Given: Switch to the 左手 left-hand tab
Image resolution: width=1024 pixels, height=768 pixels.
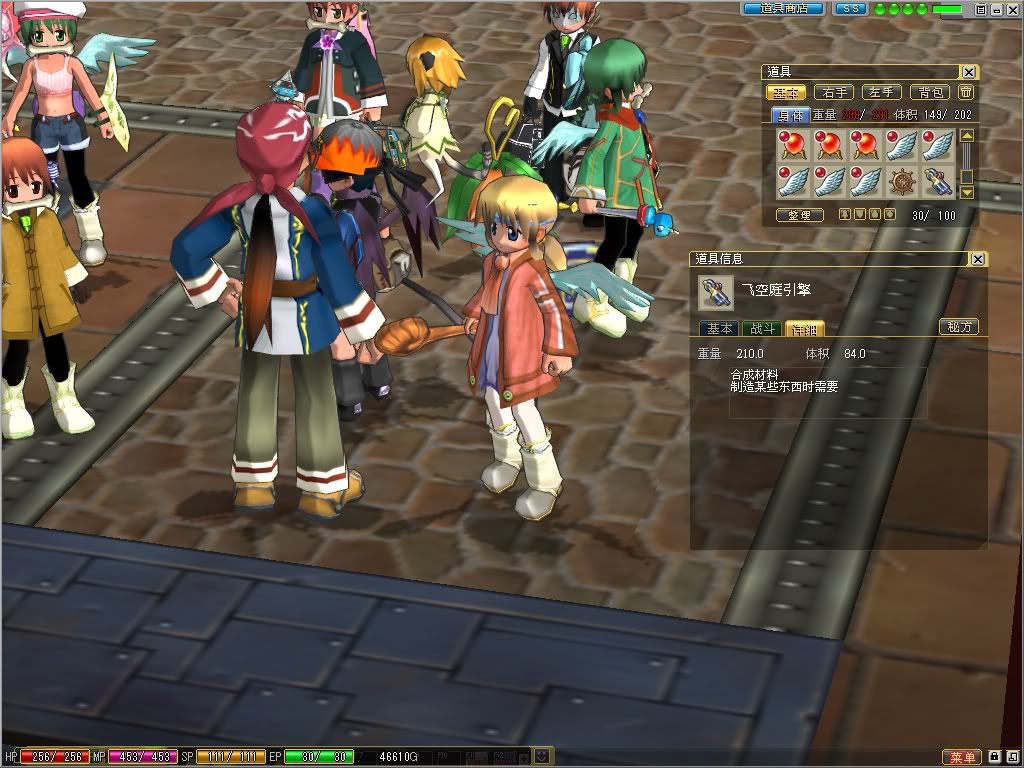Looking at the screenshot, I should pos(881,92).
